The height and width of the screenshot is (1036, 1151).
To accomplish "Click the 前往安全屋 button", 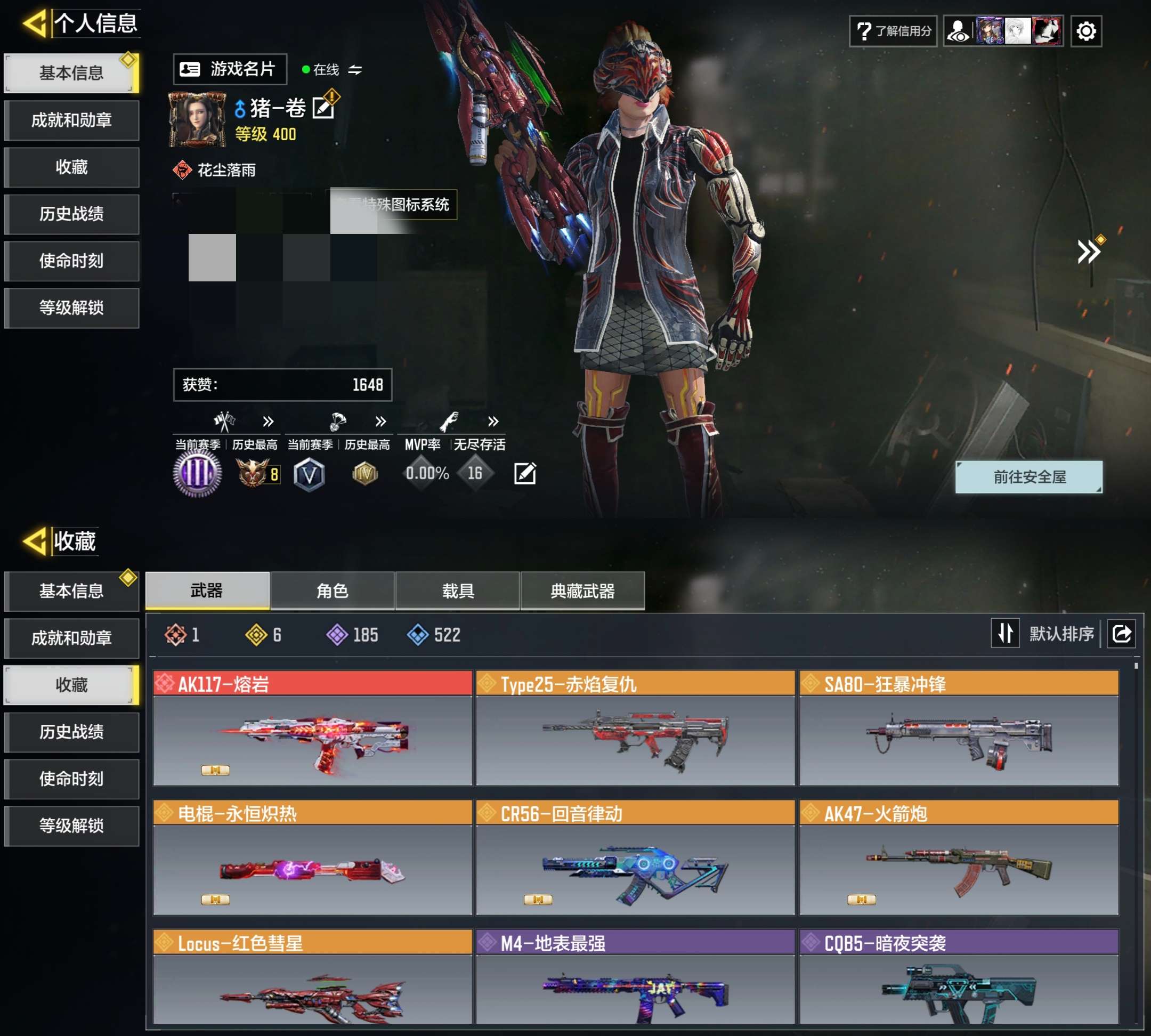I will (1028, 477).
